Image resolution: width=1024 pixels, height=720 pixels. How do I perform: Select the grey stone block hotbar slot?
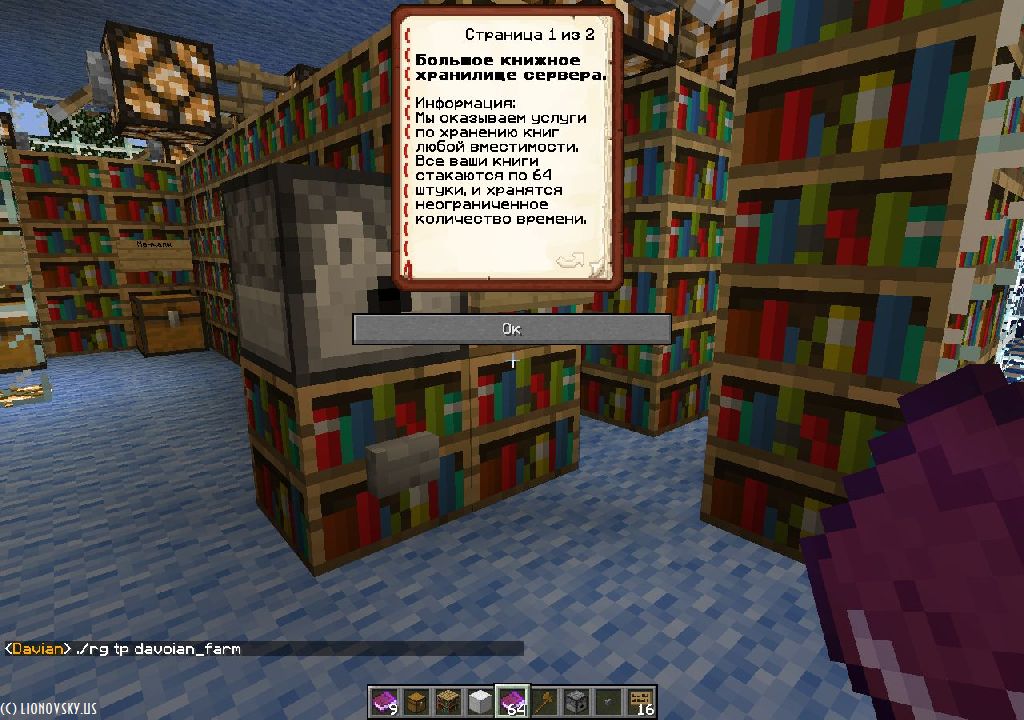click(x=577, y=702)
